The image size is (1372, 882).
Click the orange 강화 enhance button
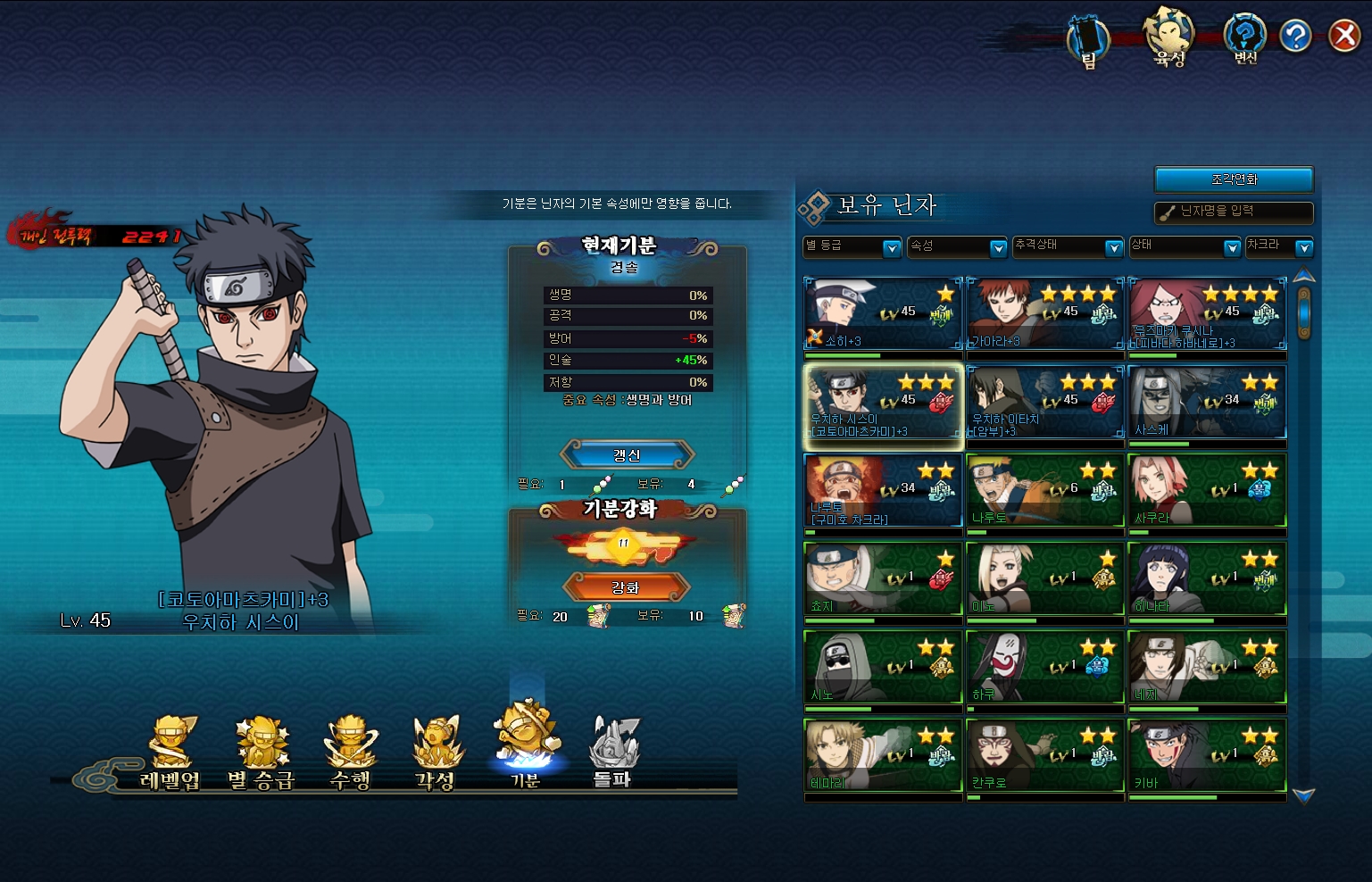click(626, 587)
